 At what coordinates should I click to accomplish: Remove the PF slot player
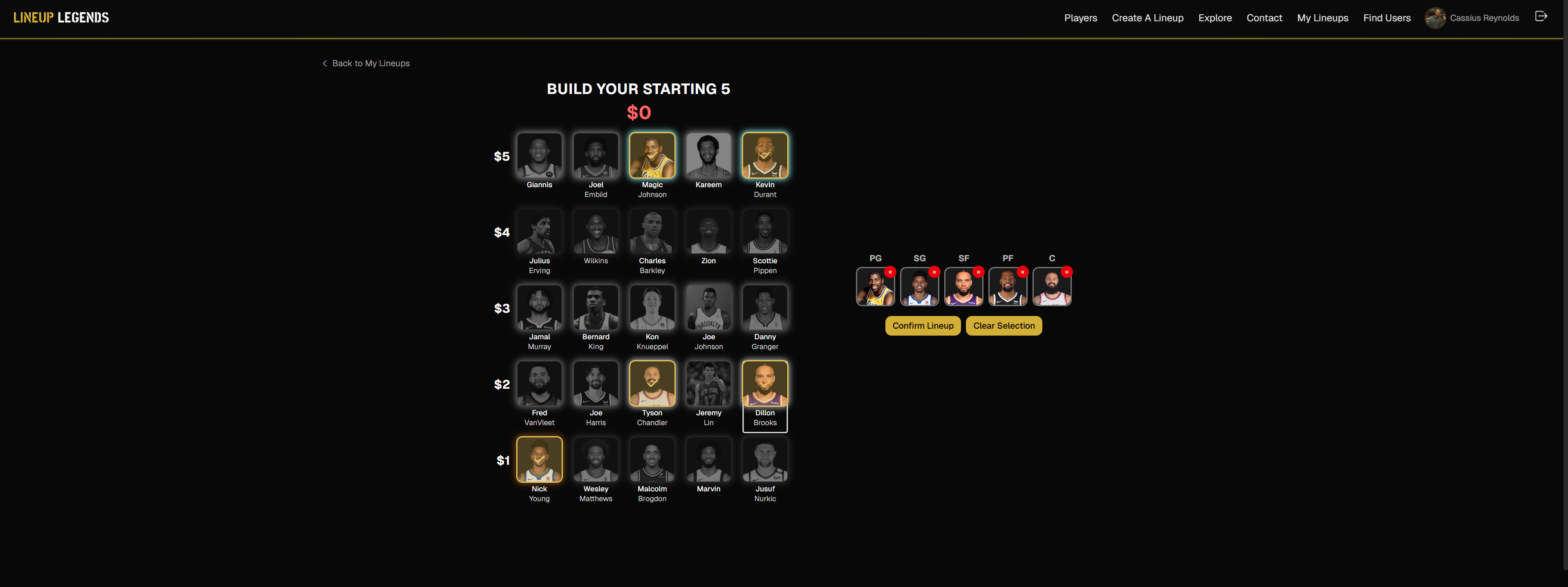(1023, 272)
